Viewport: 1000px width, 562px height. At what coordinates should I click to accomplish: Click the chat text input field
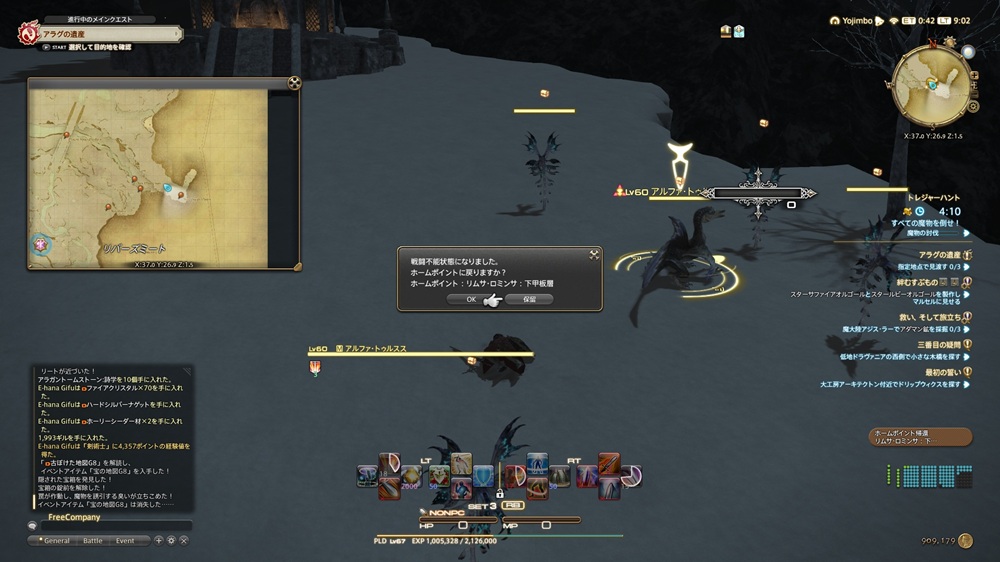(x=115, y=525)
